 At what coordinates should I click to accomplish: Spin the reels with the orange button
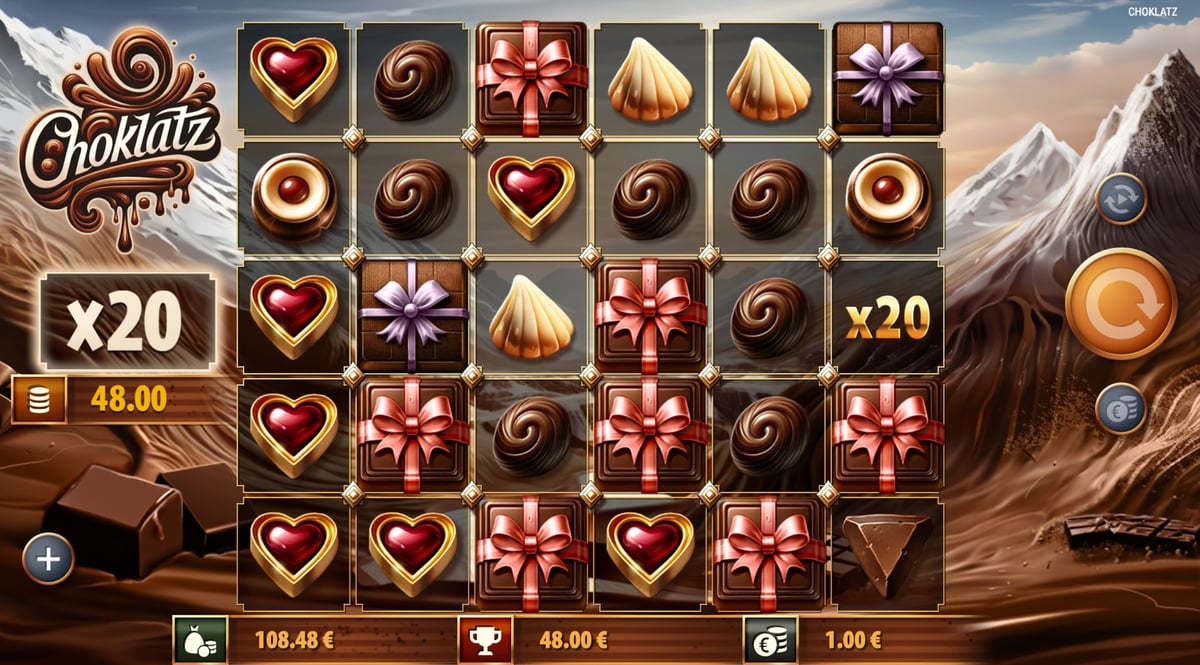click(1120, 303)
